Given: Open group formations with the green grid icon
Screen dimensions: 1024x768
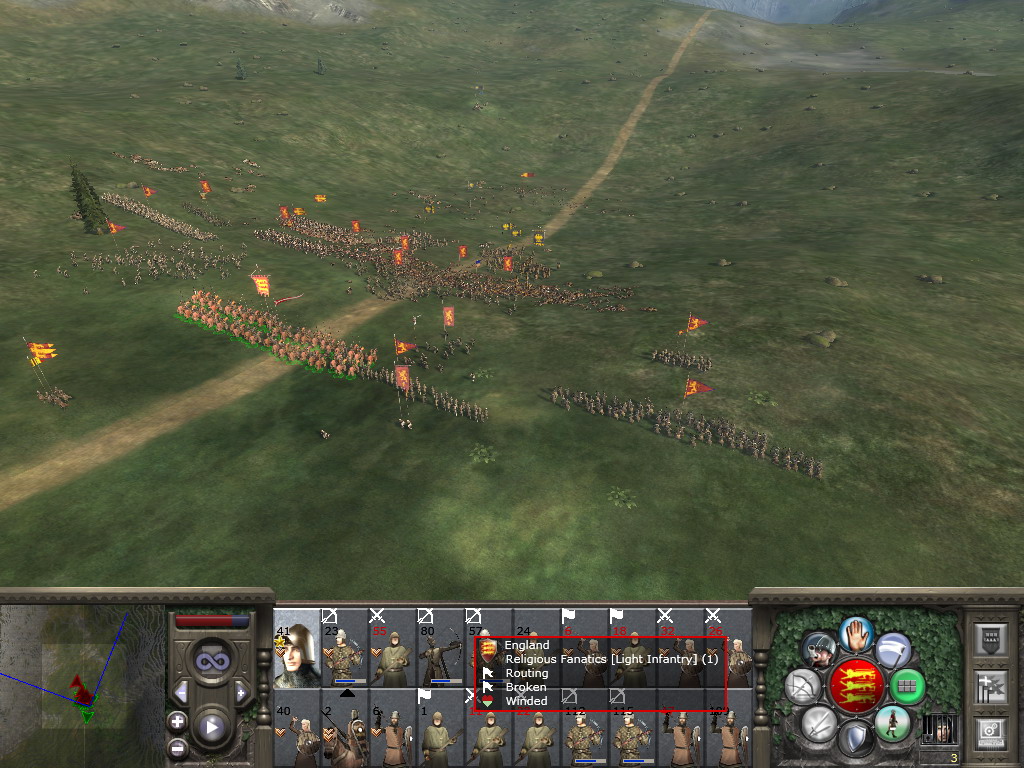Looking at the screenshot, I should pyautogui.click(x=907, y=687).
